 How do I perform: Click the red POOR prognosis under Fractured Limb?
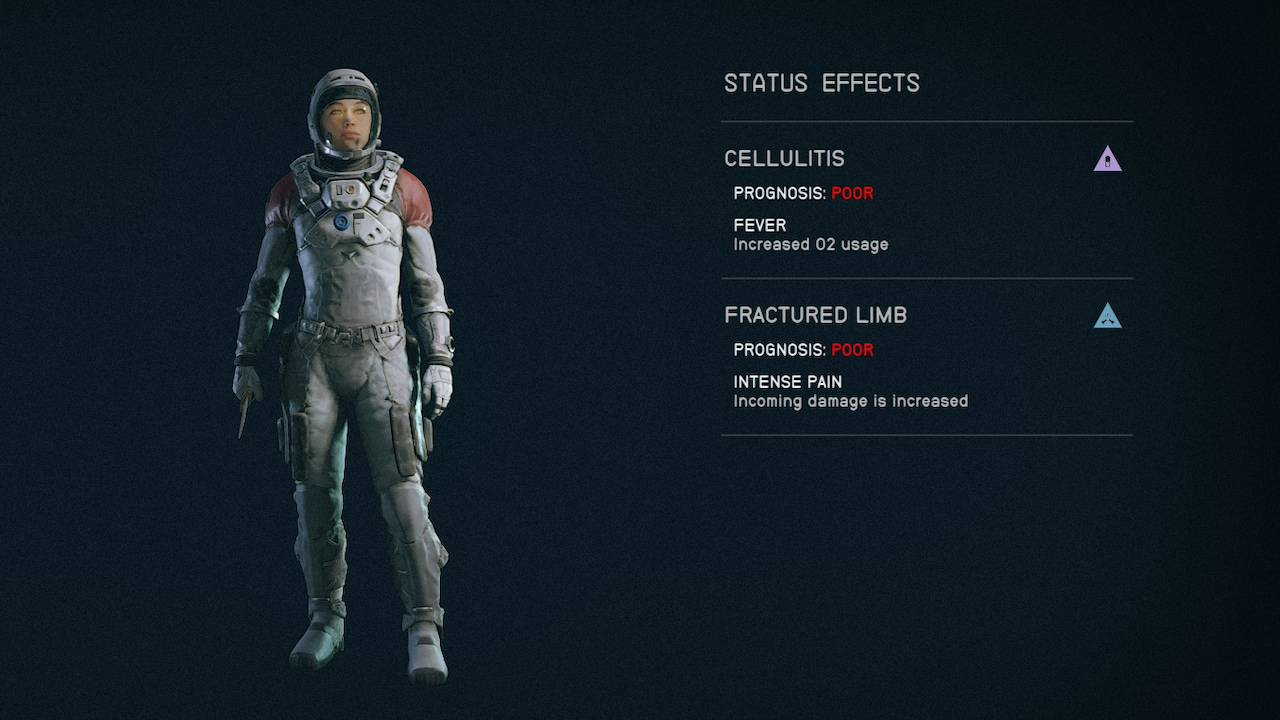[853, 350]
